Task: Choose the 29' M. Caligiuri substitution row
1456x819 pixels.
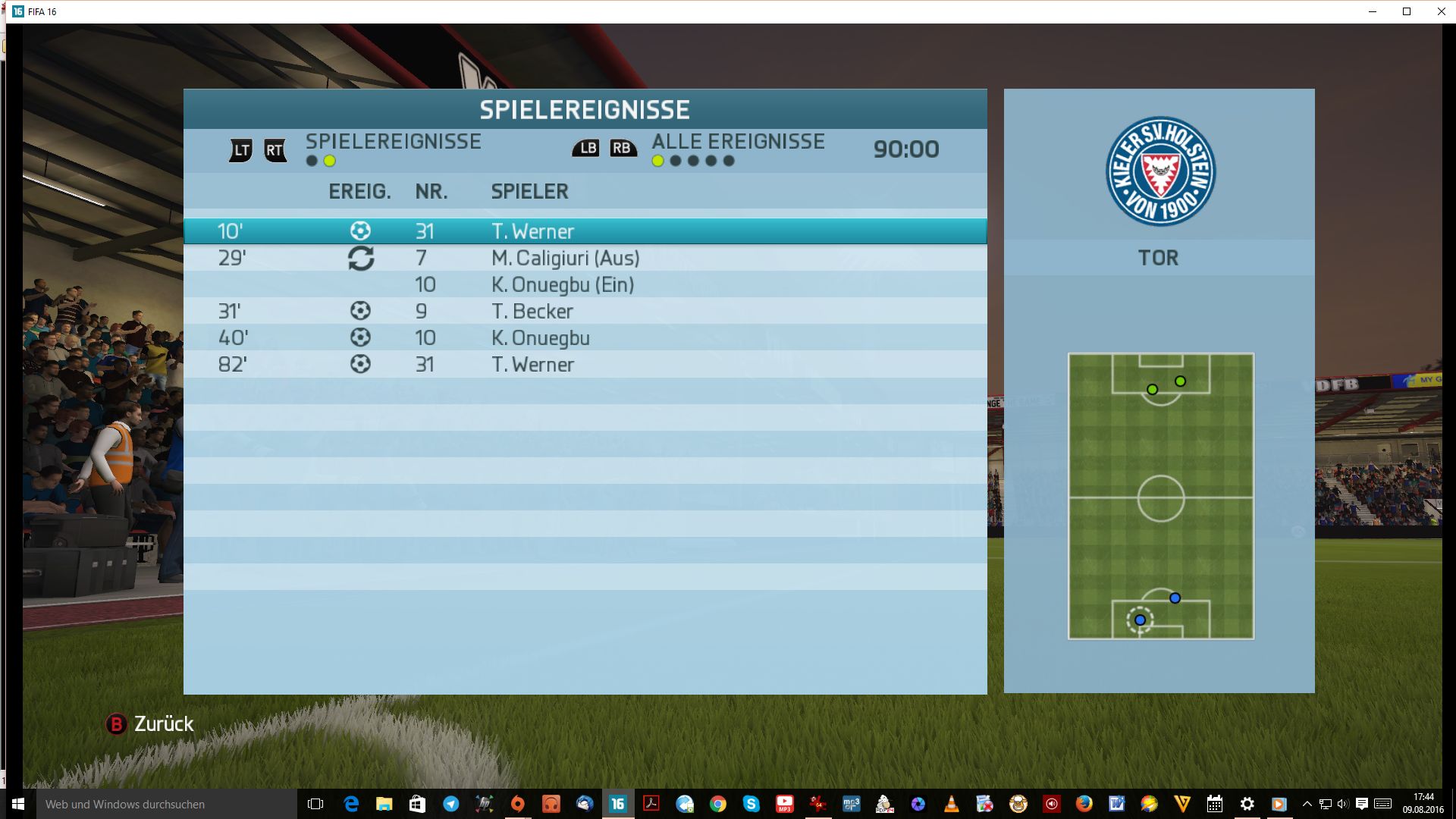Action: click(x=585, y=258)
